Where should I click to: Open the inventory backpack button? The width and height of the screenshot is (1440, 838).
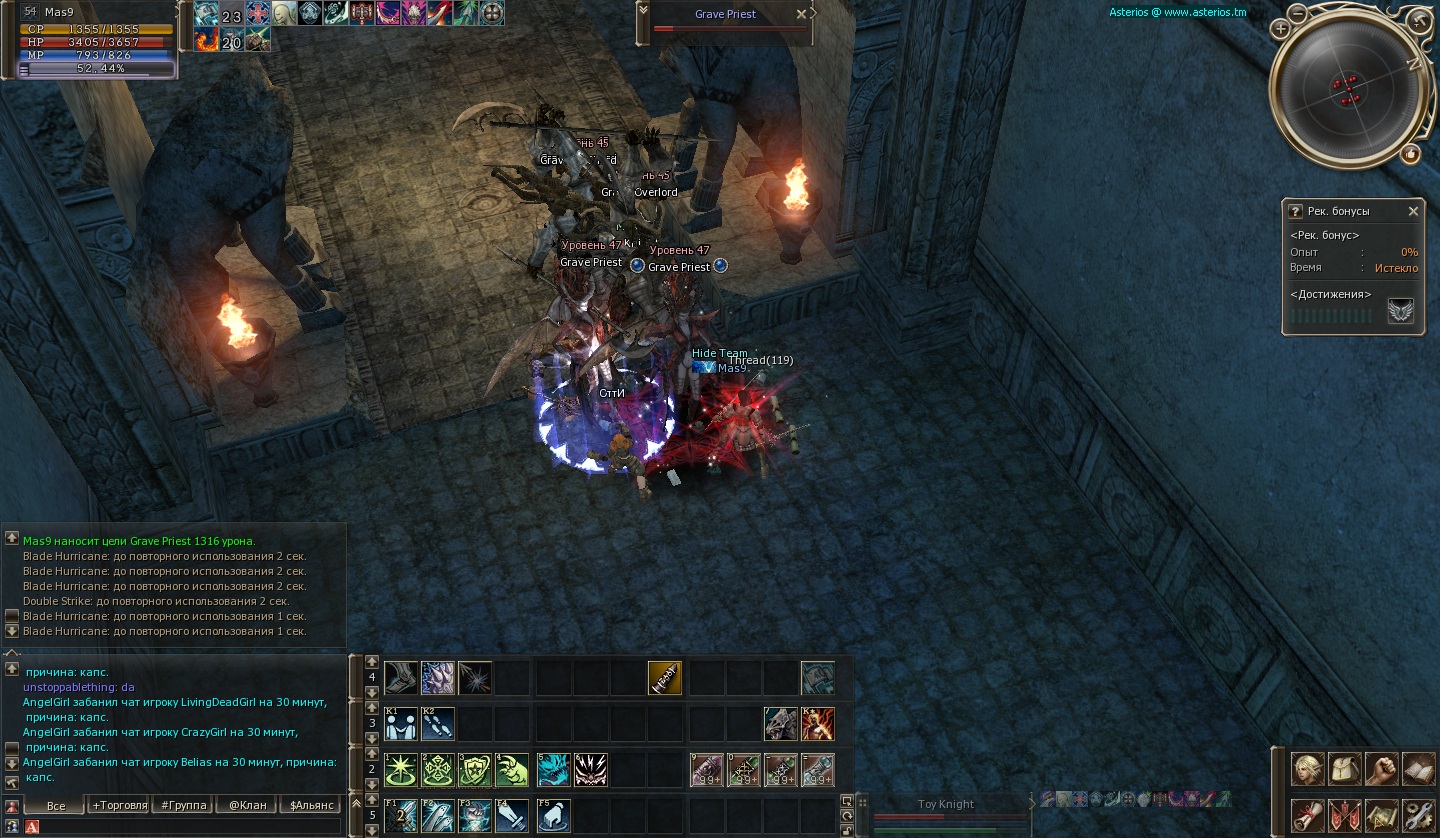1345,768
